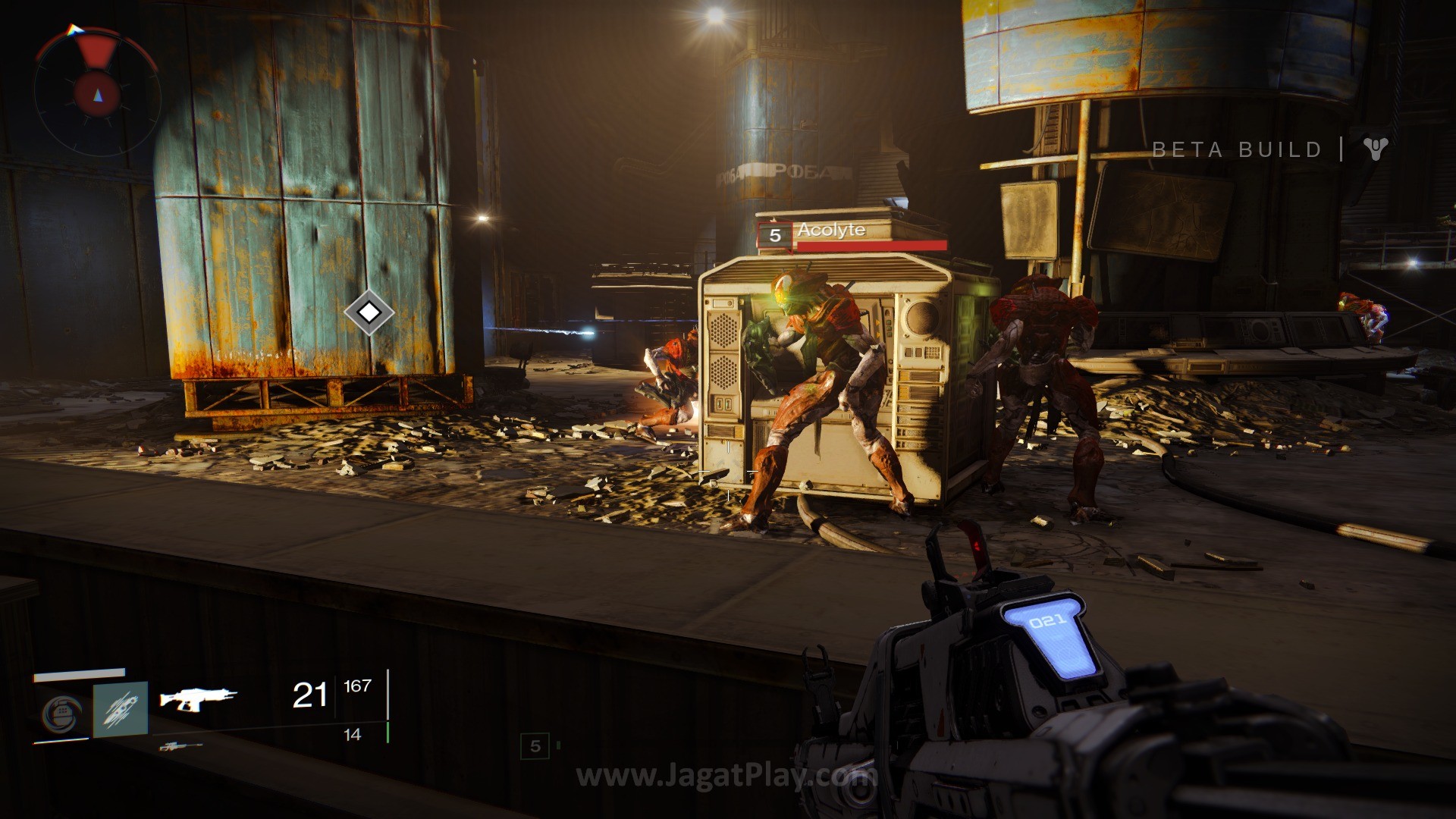1456x819 pixels.
Task: Click the Destiny tricorn logo beside Beta Build
Action: [1374, 149]
